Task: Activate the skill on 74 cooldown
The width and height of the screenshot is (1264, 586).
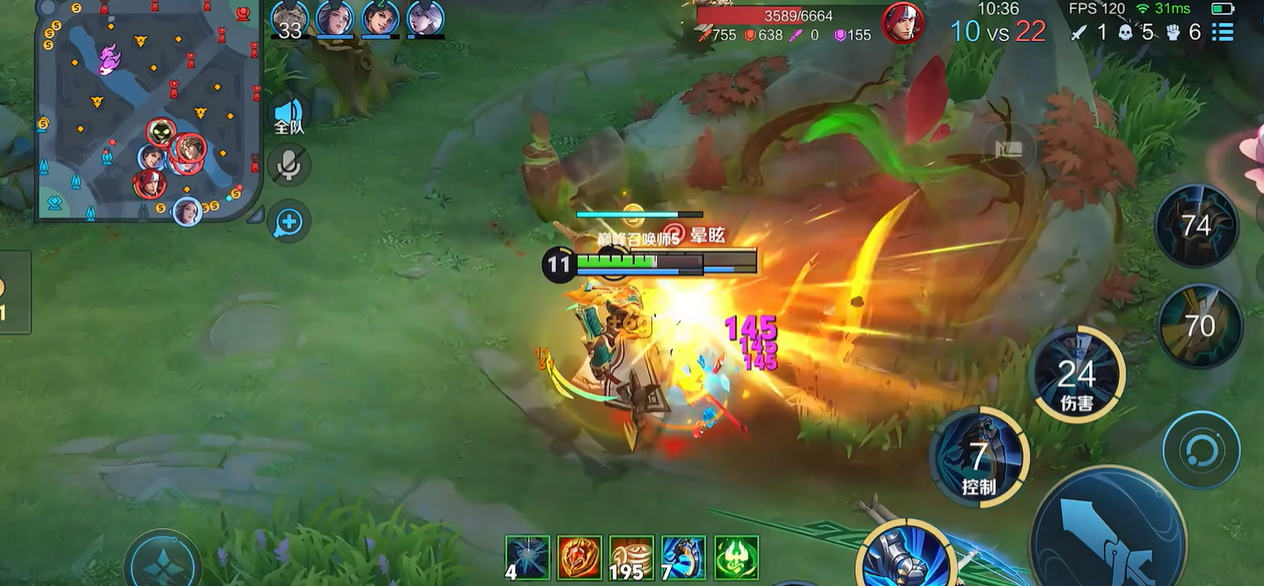Action: click(1197, 226)
